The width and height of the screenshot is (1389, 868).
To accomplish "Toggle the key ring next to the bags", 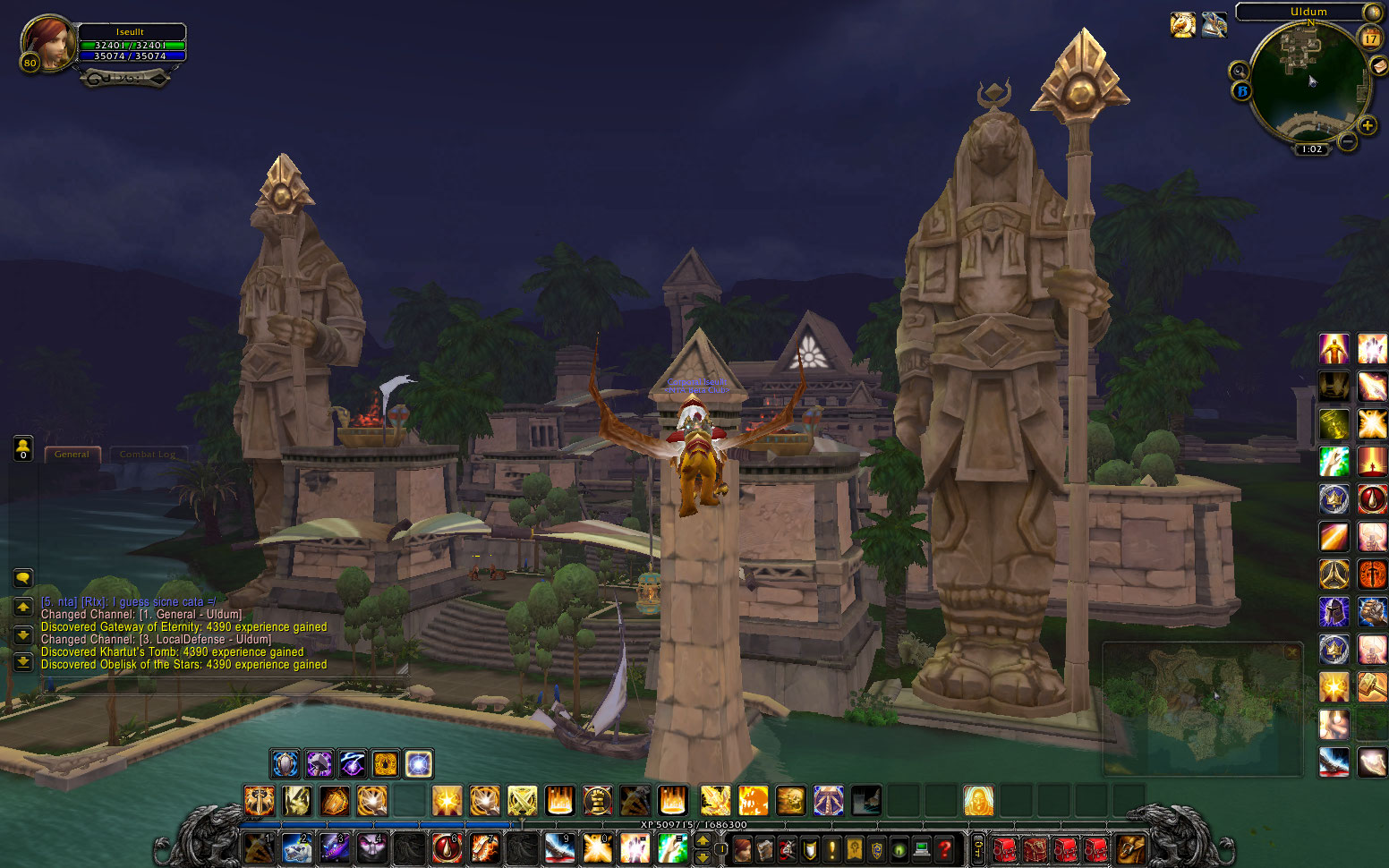I will coord(976,848).
